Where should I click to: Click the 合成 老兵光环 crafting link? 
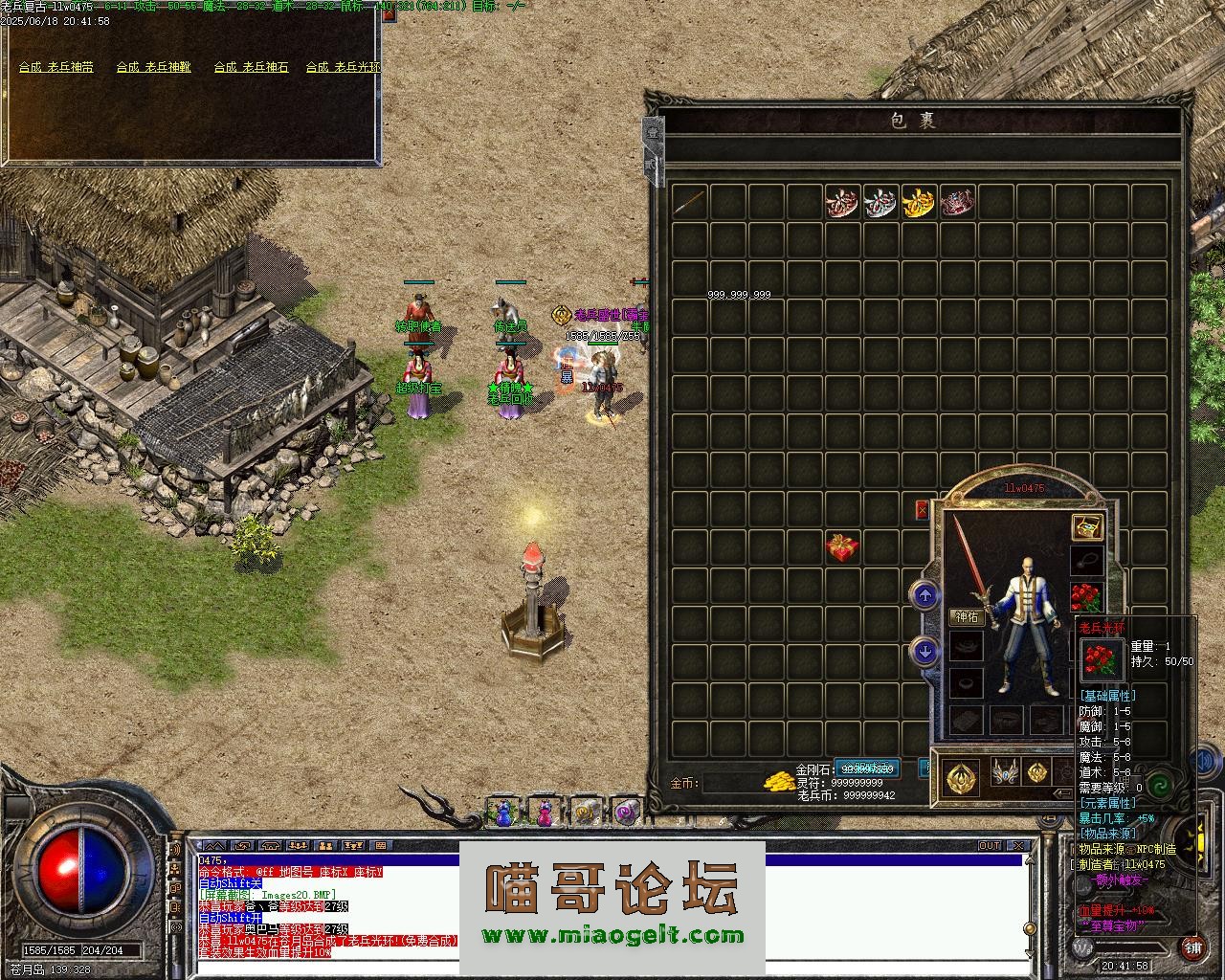tap(343, 67)
